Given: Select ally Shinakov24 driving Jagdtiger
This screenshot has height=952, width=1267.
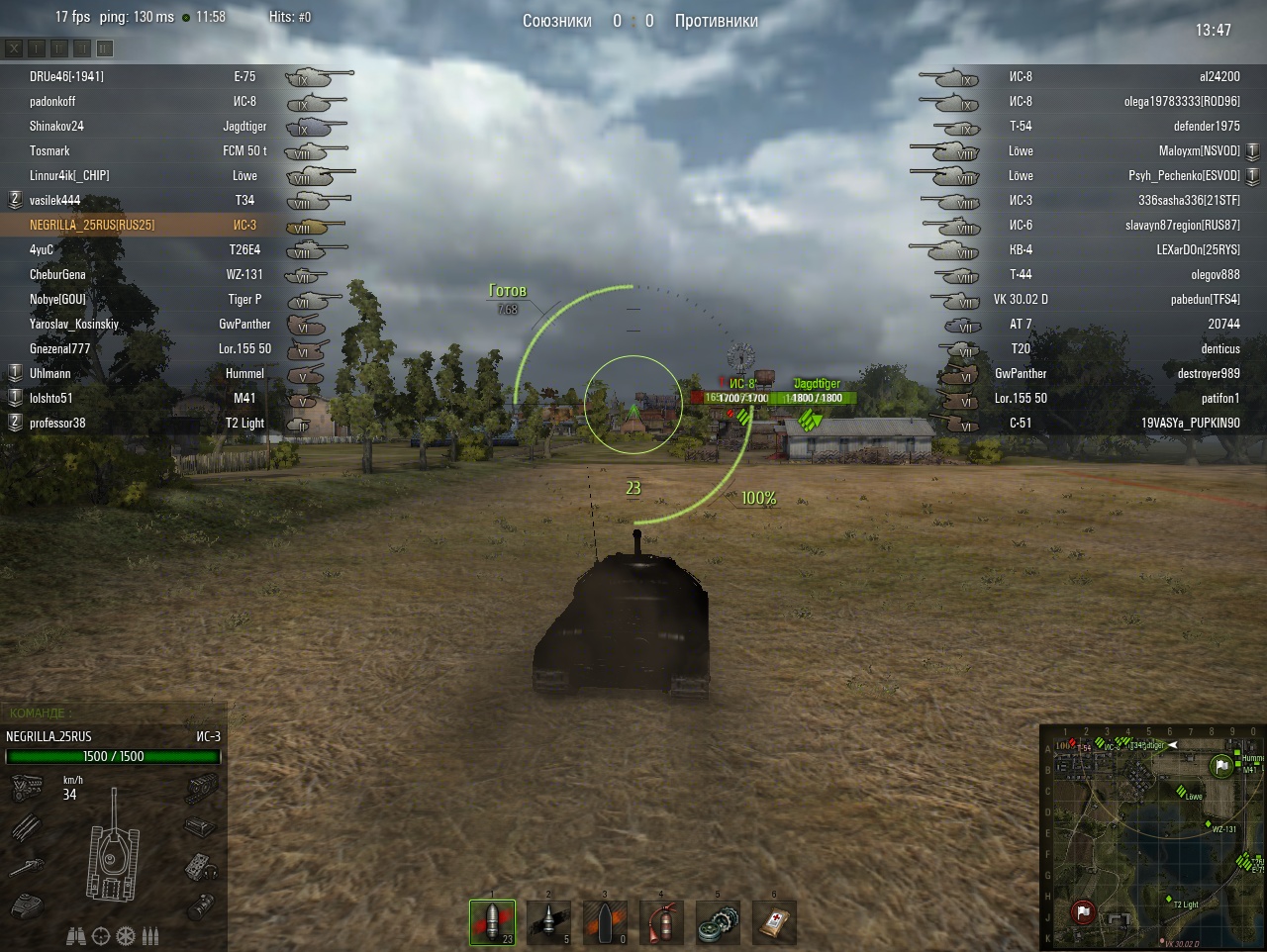Looking at the screenshot, I should (56, 126).
